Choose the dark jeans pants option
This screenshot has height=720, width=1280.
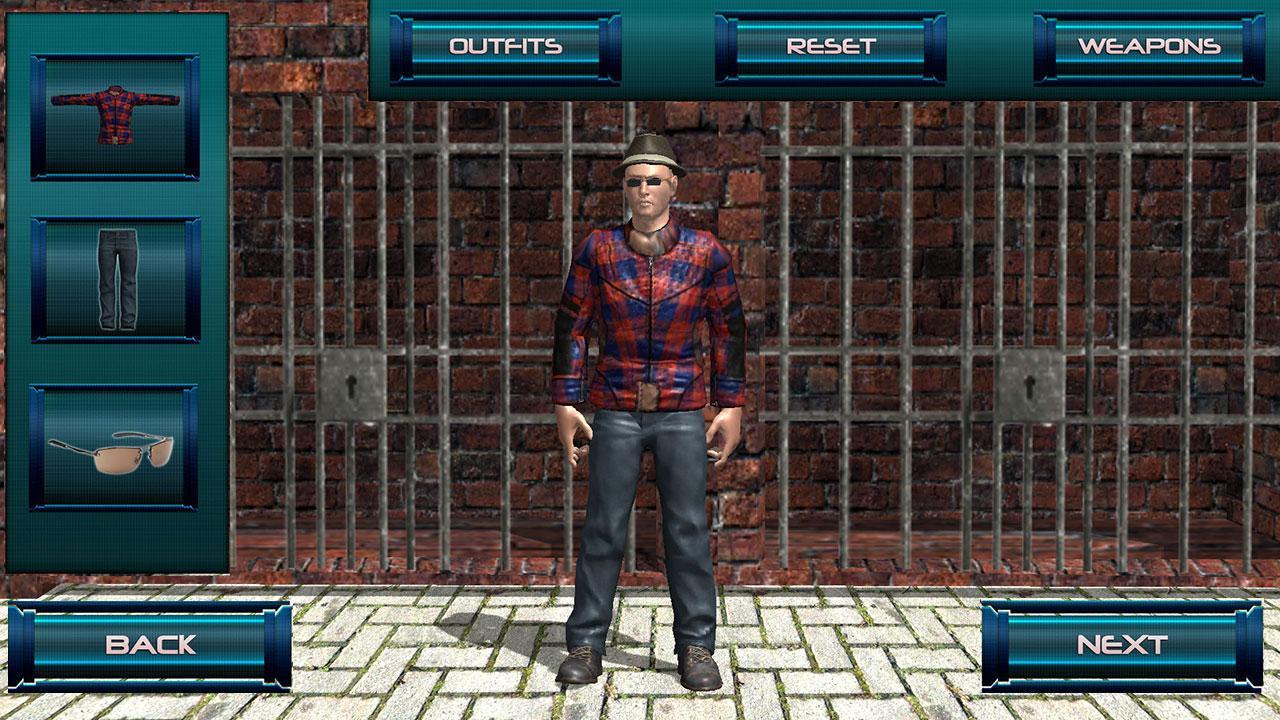pos(115,279)
